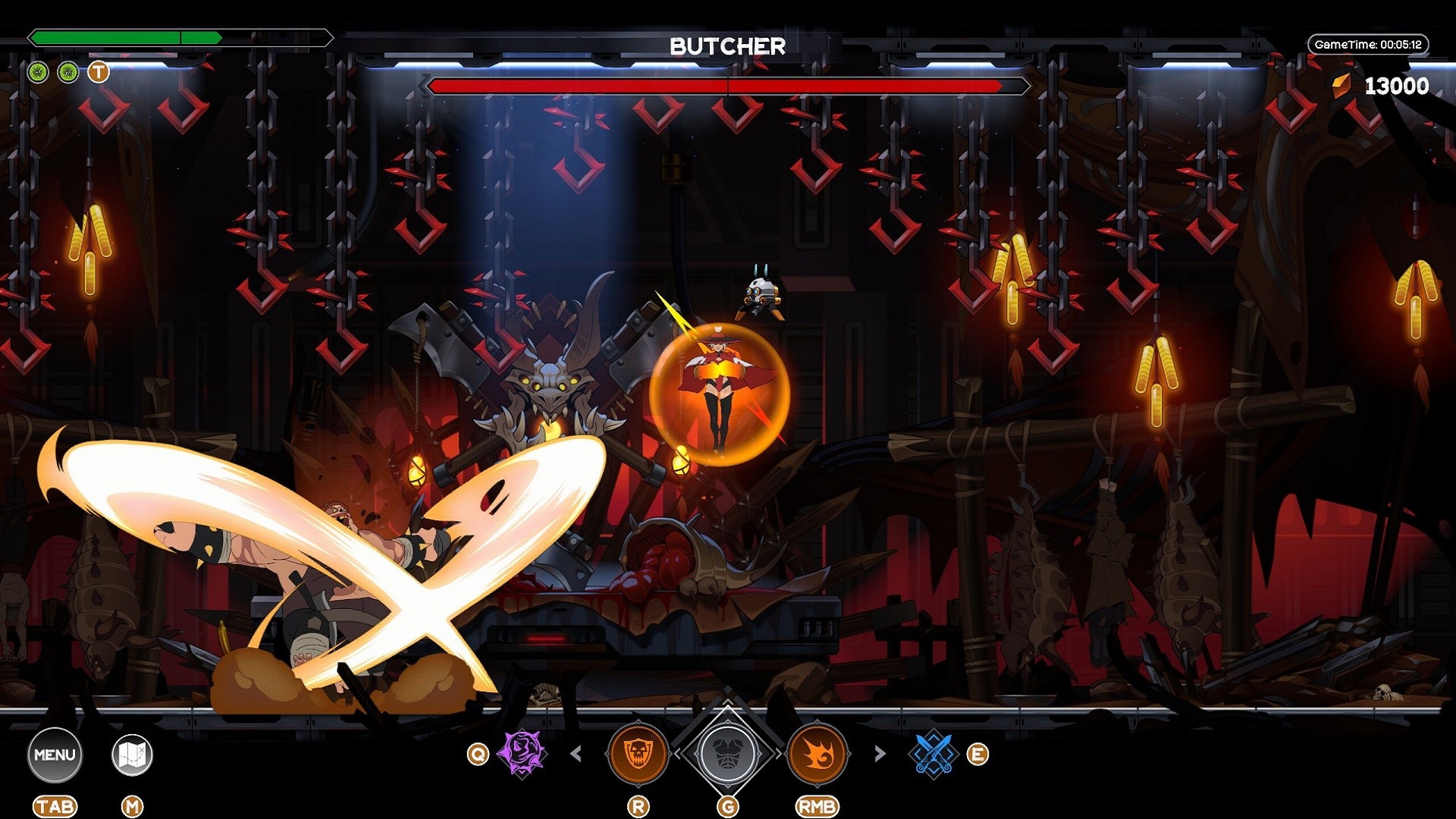Select the orange skull shield skill
Screen dimensions: 1456x819
click(x=638, y=754)
